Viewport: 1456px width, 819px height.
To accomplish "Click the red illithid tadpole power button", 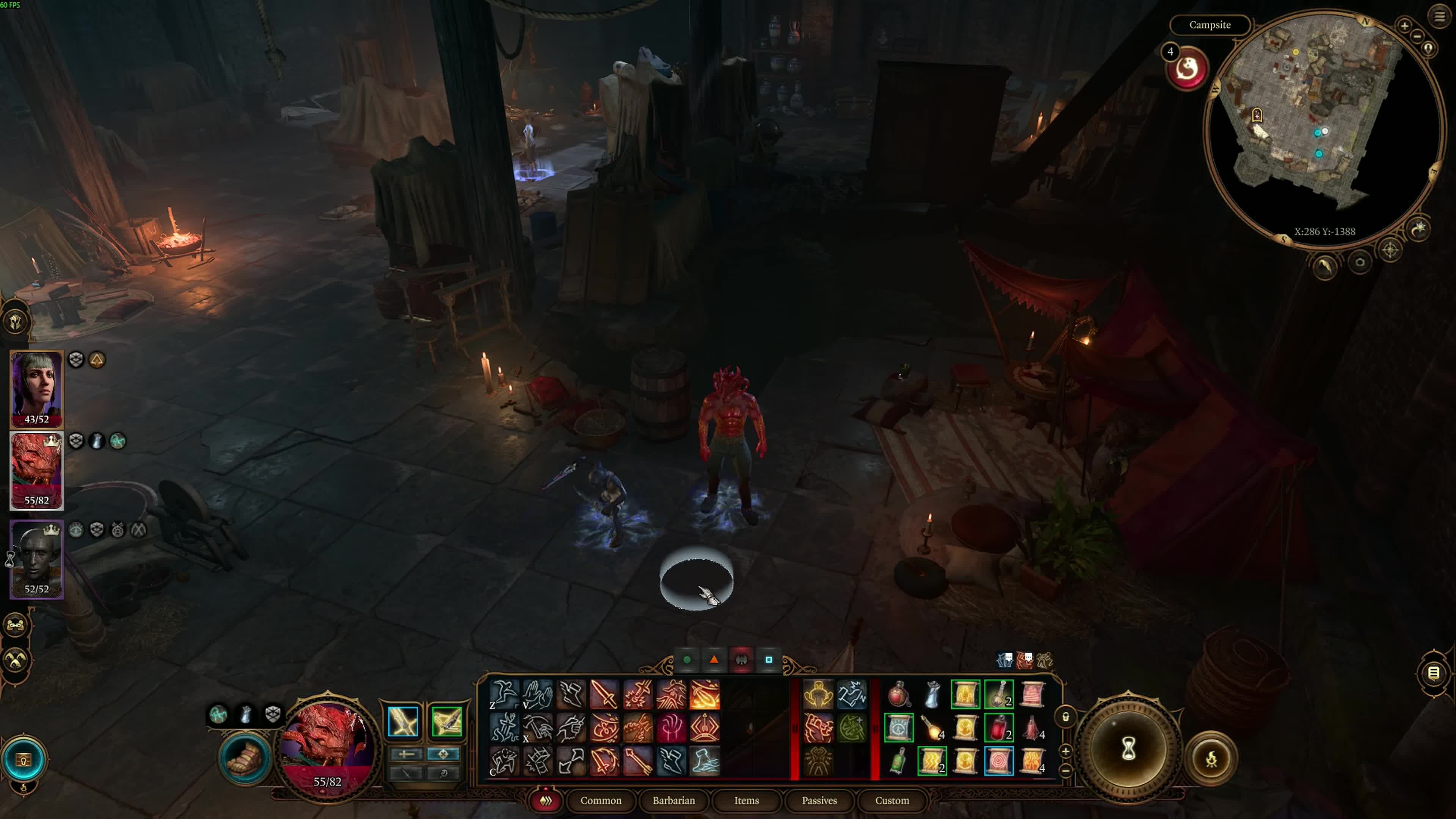I will [1187, 69].
